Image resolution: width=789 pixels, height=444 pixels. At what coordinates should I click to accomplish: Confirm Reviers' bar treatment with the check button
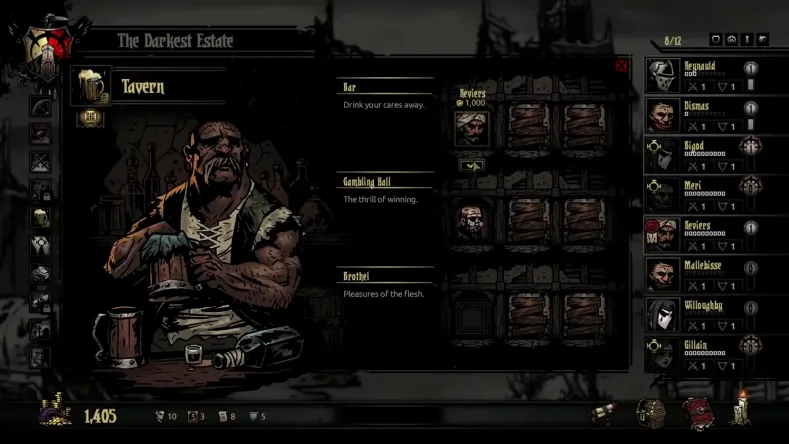471,164
